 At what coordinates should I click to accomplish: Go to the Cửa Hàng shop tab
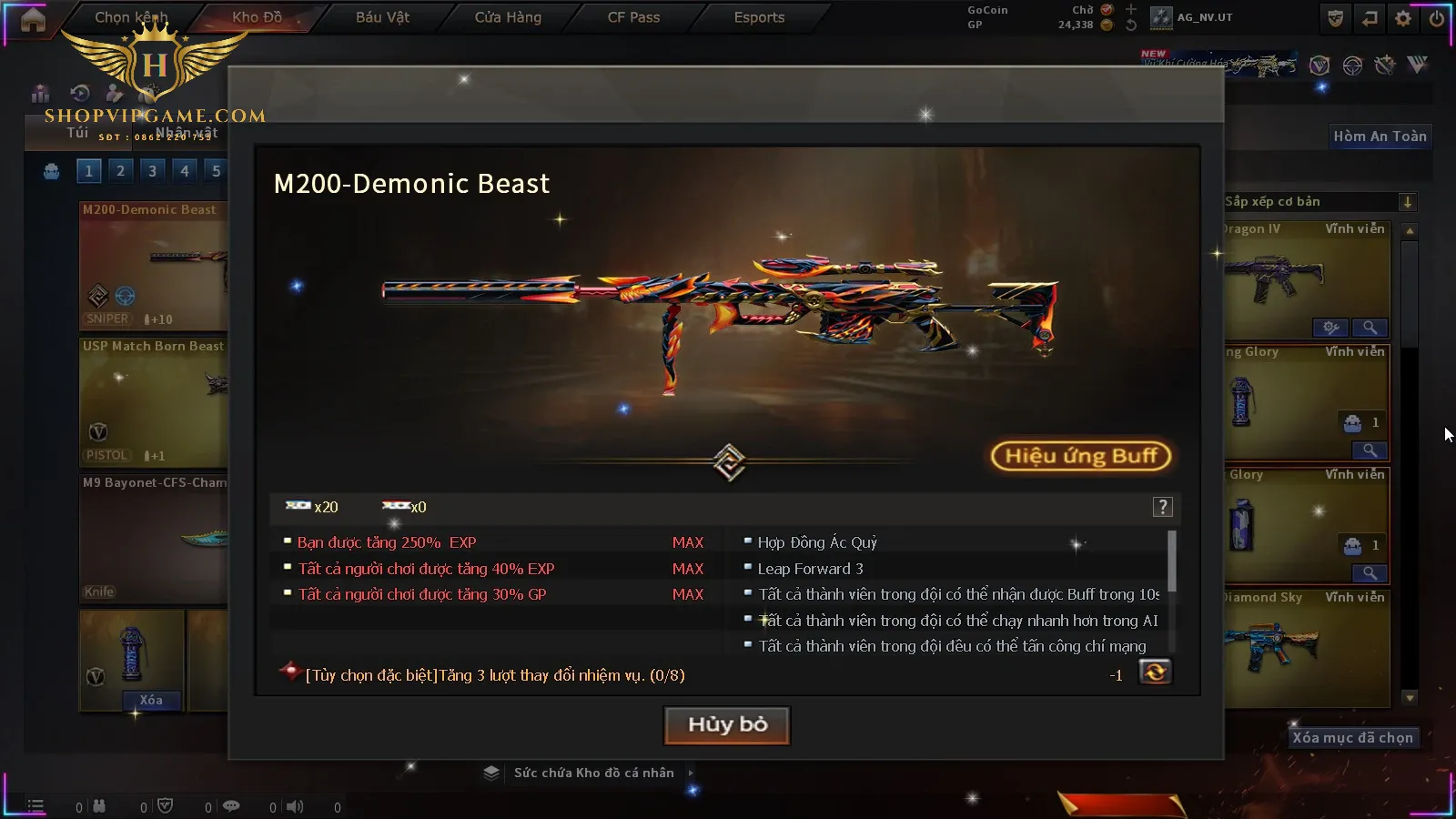click(508, 17)
